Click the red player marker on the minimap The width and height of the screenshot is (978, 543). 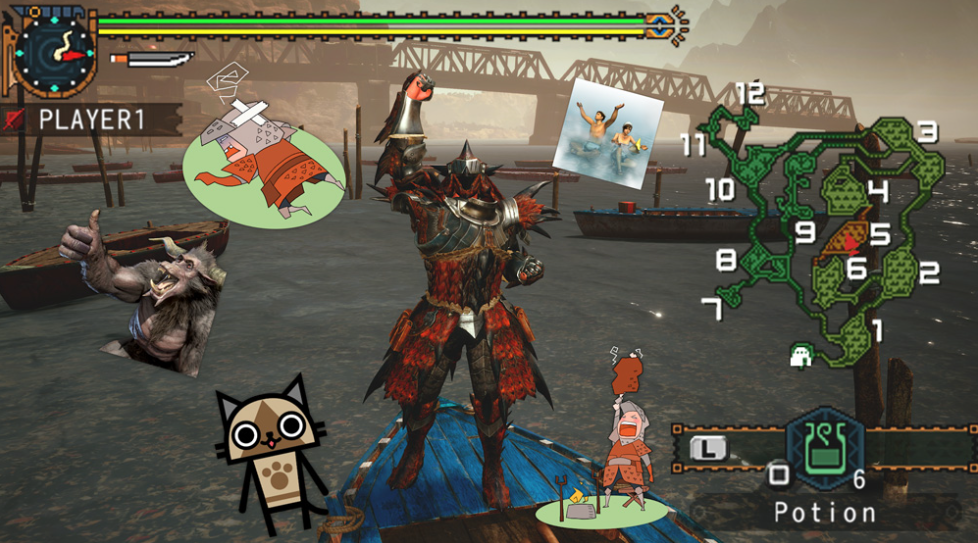coord(851,243)
